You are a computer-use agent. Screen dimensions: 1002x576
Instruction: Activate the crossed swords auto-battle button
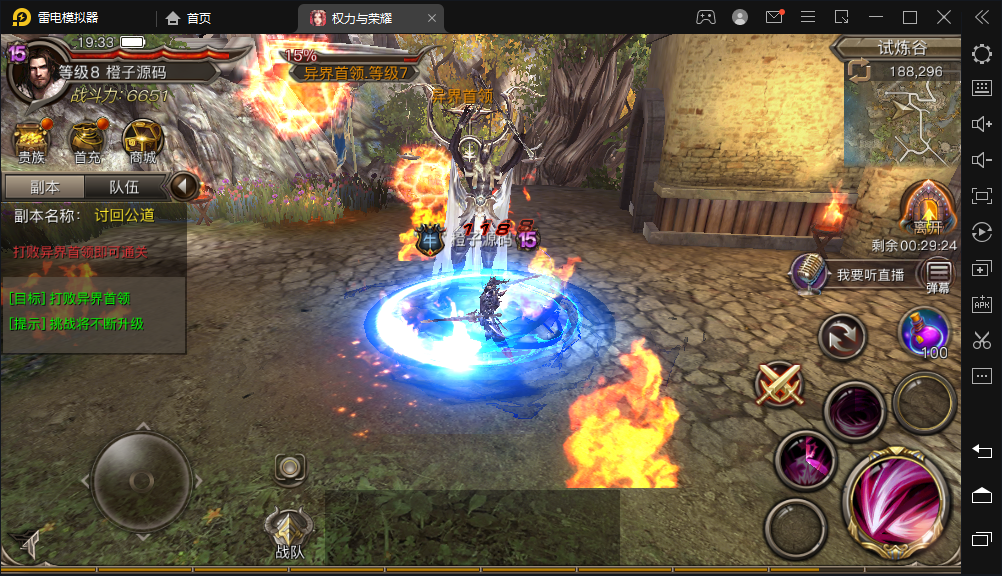780,383
